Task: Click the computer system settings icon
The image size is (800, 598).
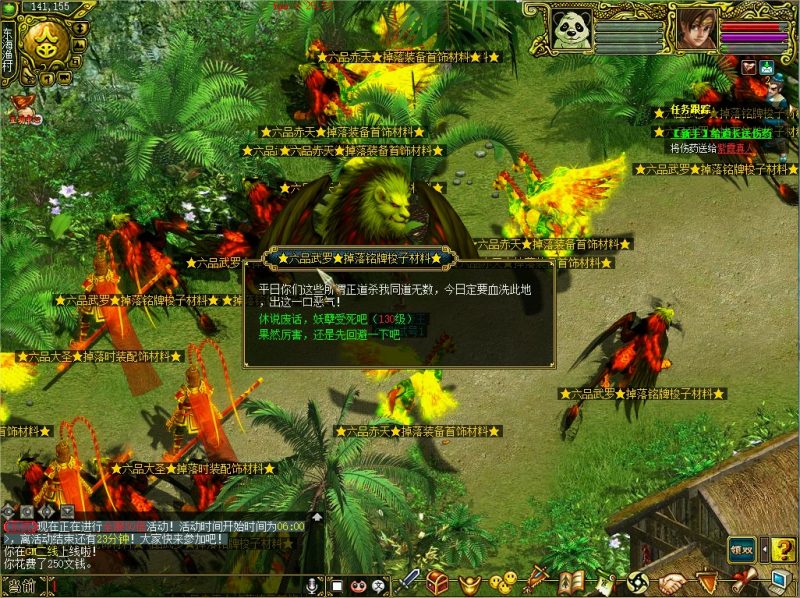Action: click(x=781, y=579)
